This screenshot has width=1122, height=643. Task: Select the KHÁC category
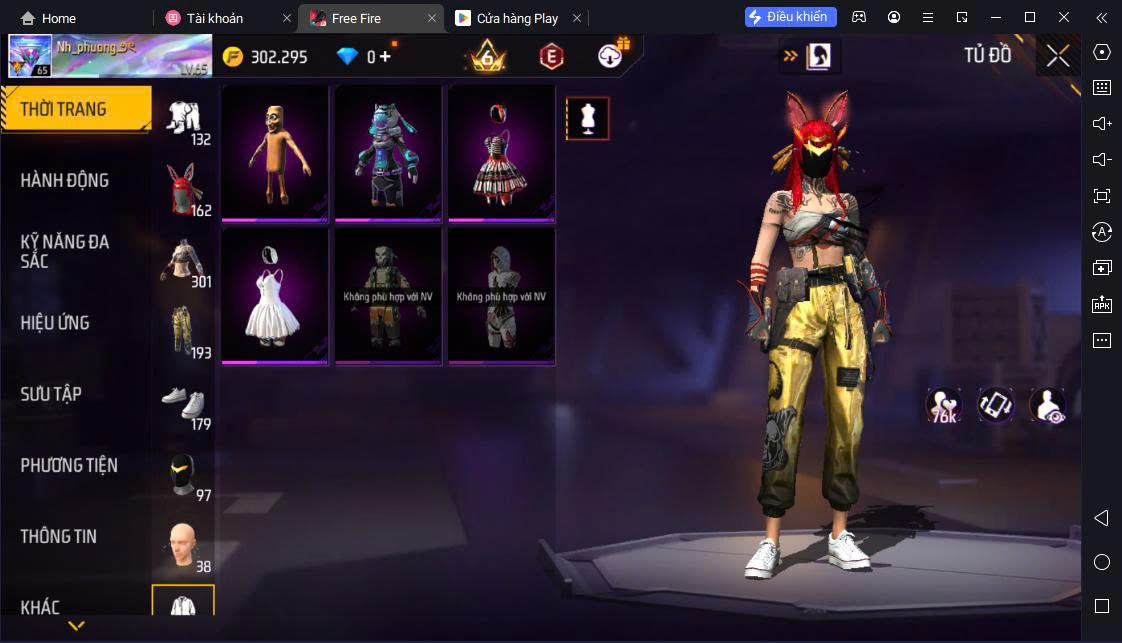[40, 607]
